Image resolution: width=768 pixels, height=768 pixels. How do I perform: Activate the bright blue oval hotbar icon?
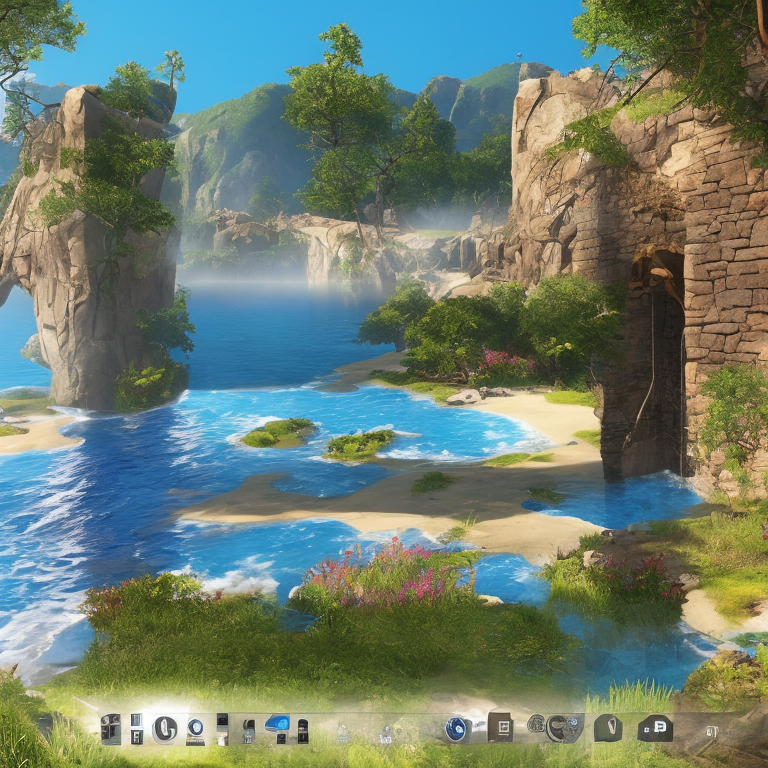(277, 724)
